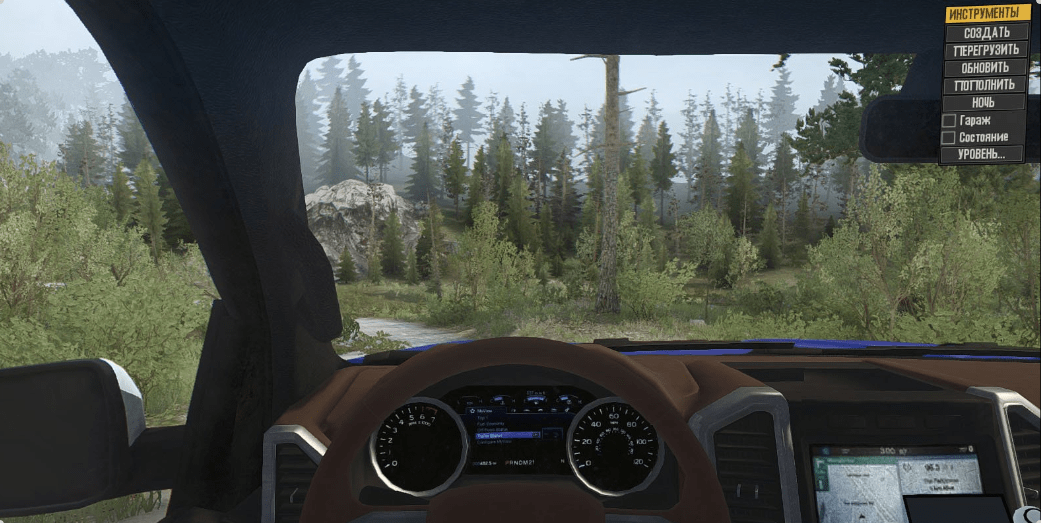This screenshot has width=1041, height=523.
Task: Activate the ОБНОВИТЬ button
Action: 986,67
